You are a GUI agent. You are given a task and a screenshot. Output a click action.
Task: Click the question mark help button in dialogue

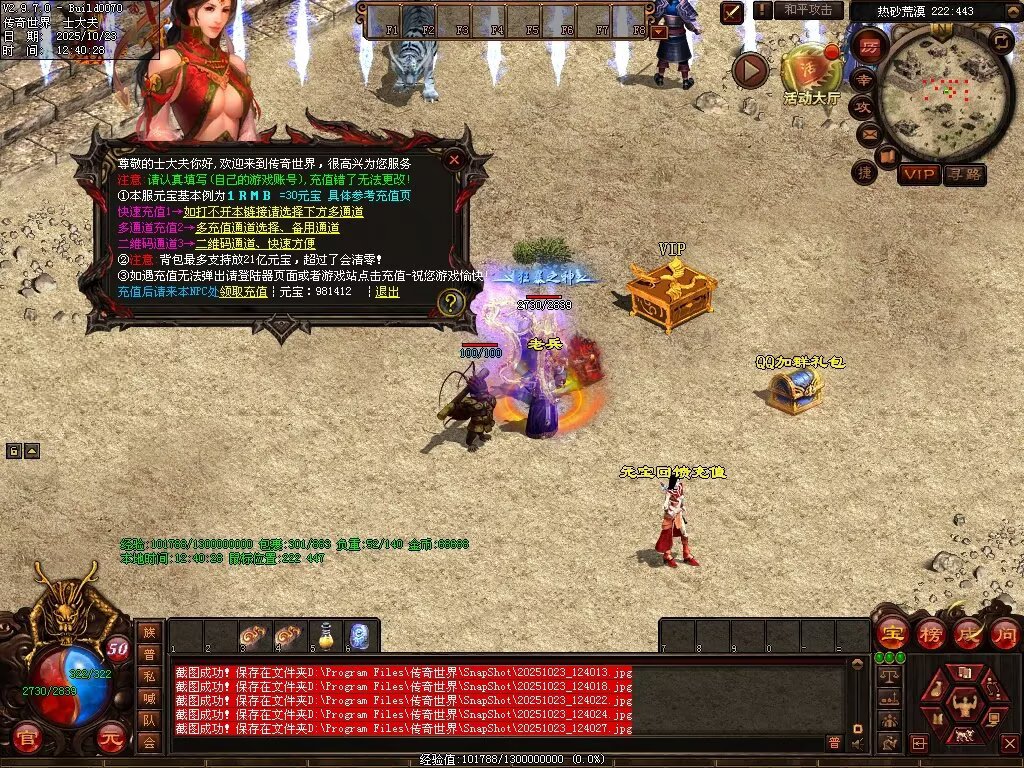451,302
